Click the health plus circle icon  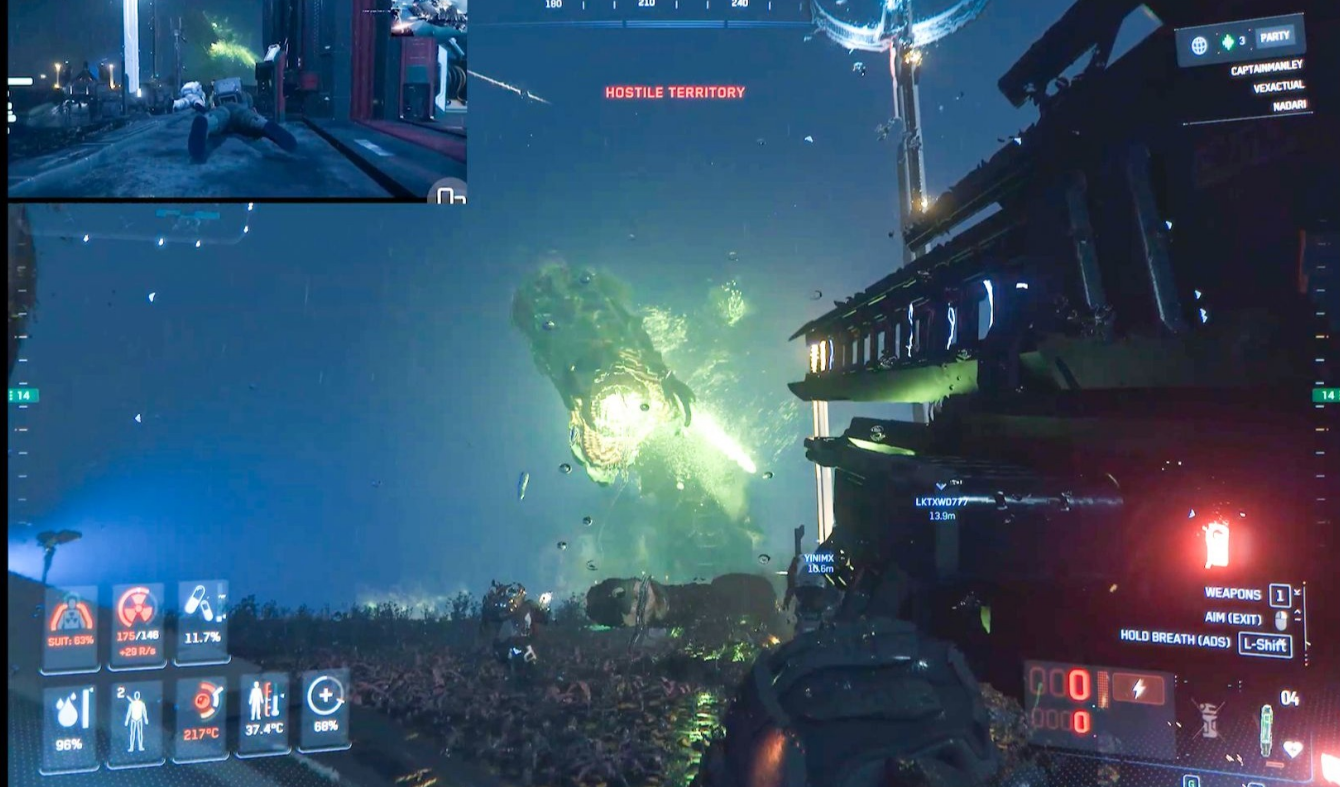pos(325,707)
